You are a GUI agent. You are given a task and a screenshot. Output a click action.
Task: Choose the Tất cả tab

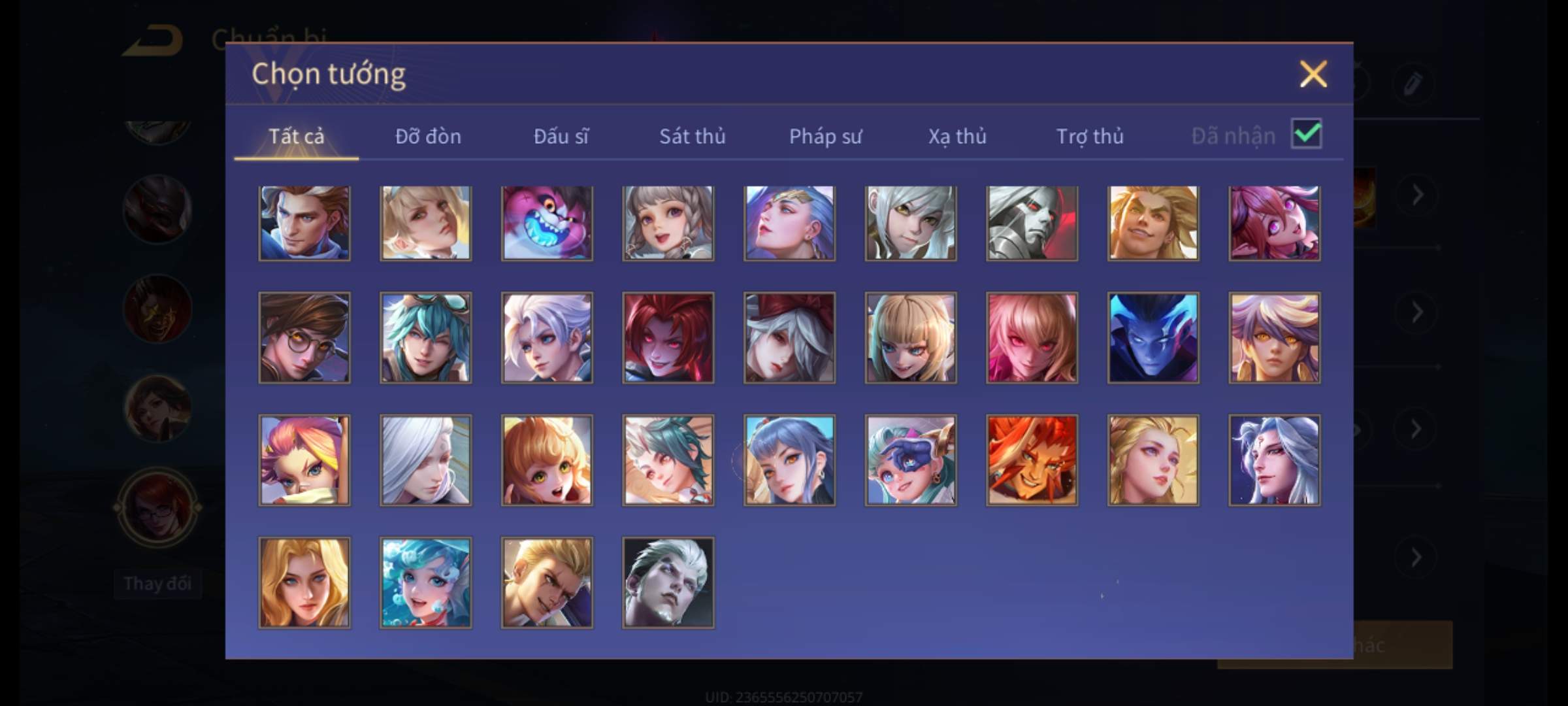pos(296,136)
